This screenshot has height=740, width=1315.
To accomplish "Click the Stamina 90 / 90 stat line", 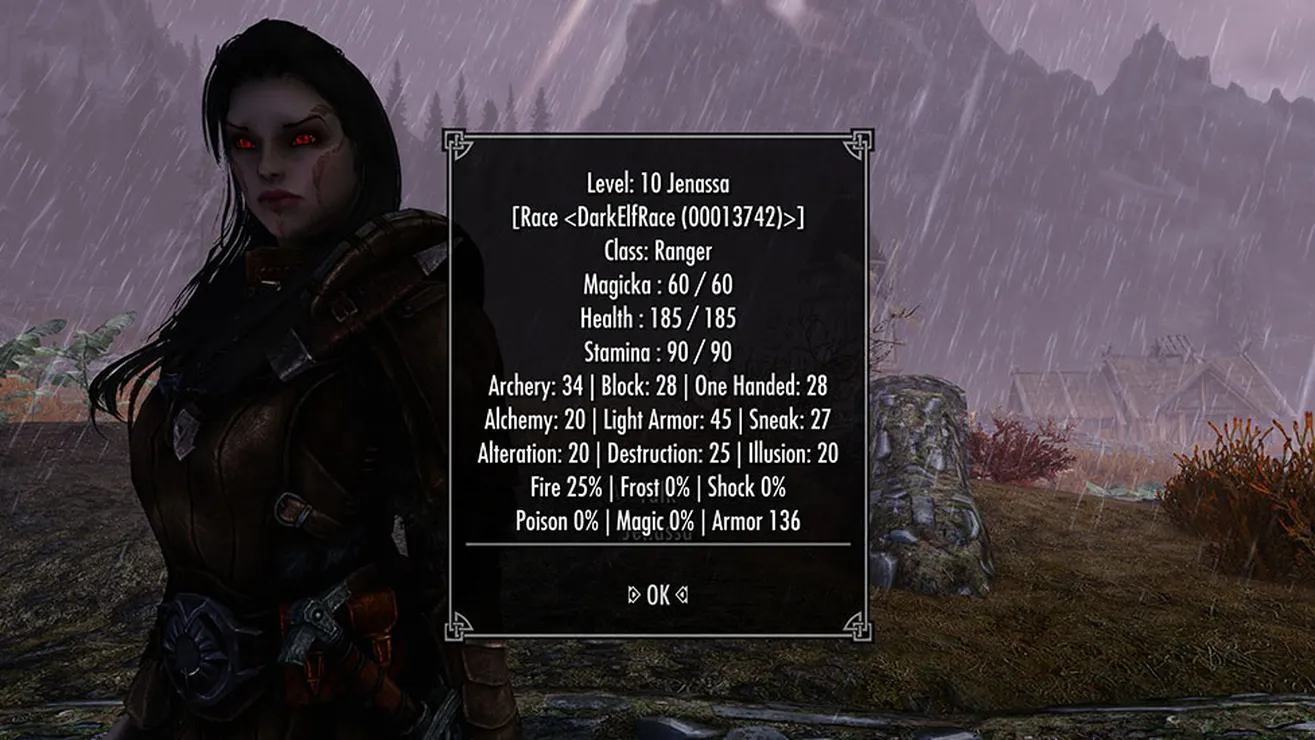I will [x=657, y=352].
